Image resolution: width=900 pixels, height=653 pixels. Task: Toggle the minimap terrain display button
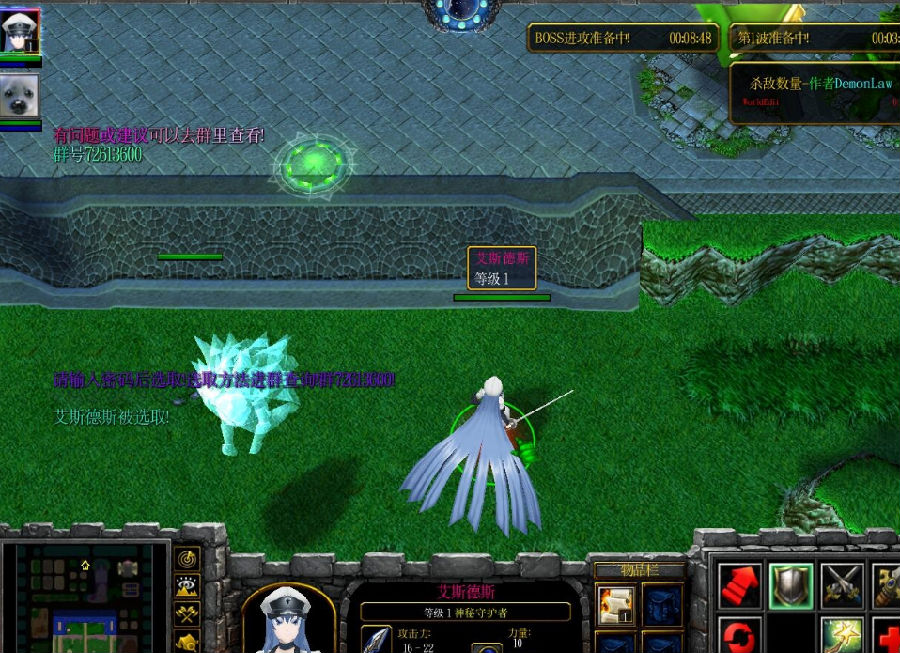coord(187,586)
